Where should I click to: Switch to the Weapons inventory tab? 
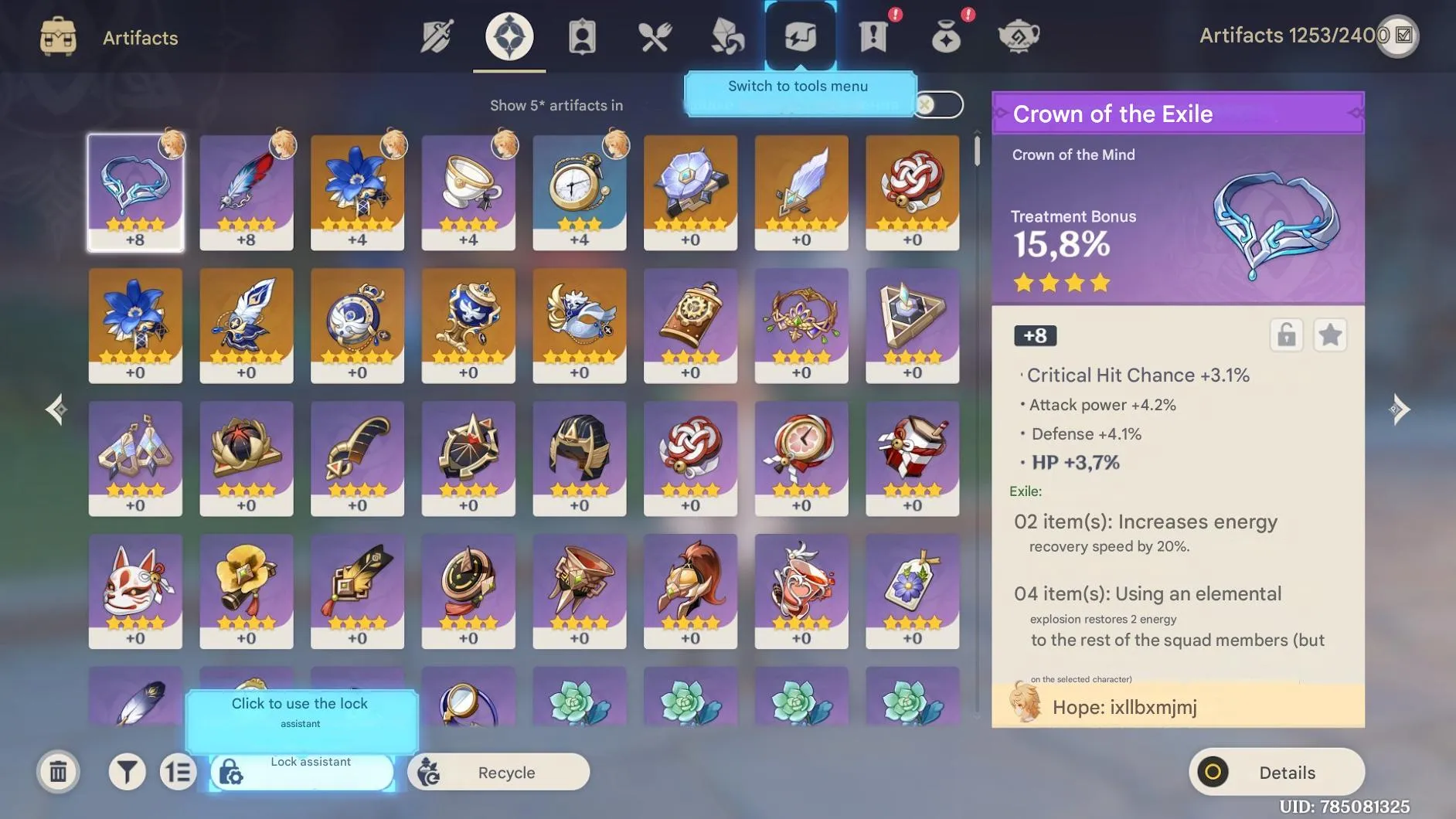(x=437, y=36)
